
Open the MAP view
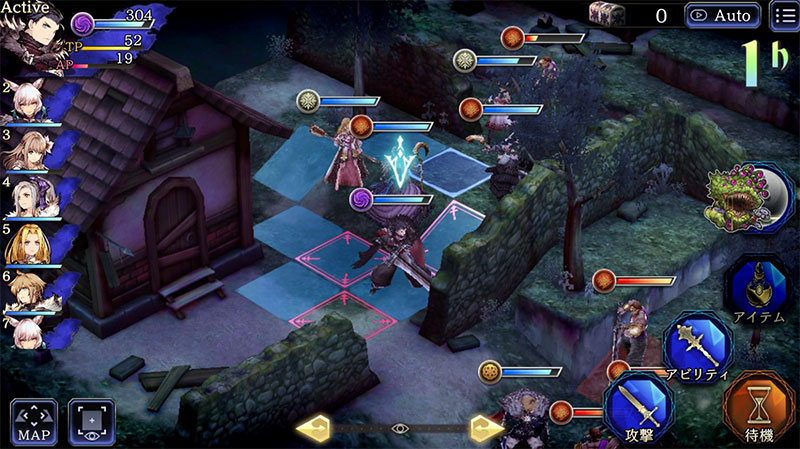click(x=34, y=422)
